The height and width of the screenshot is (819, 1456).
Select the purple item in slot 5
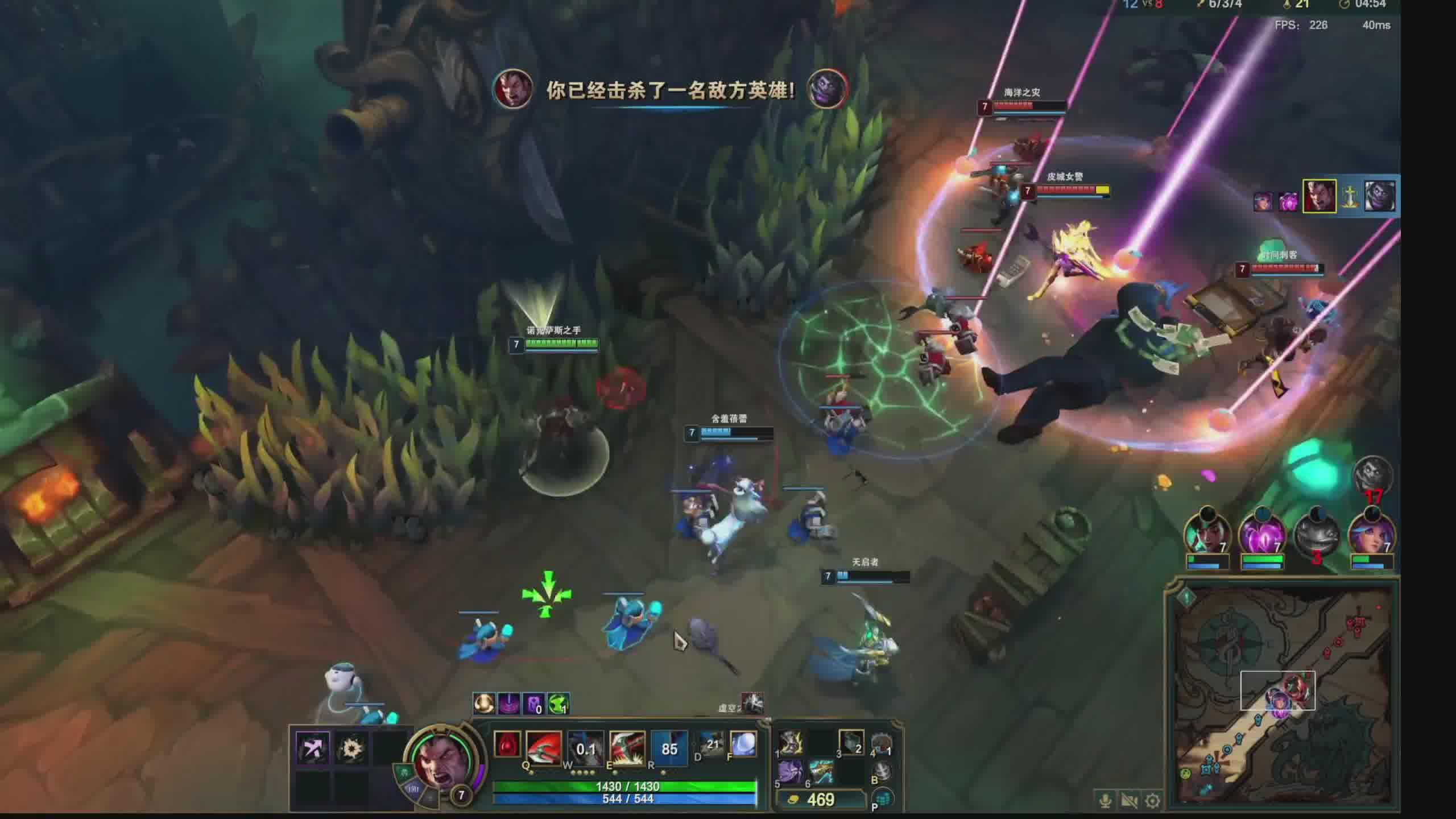coord(791,772)
